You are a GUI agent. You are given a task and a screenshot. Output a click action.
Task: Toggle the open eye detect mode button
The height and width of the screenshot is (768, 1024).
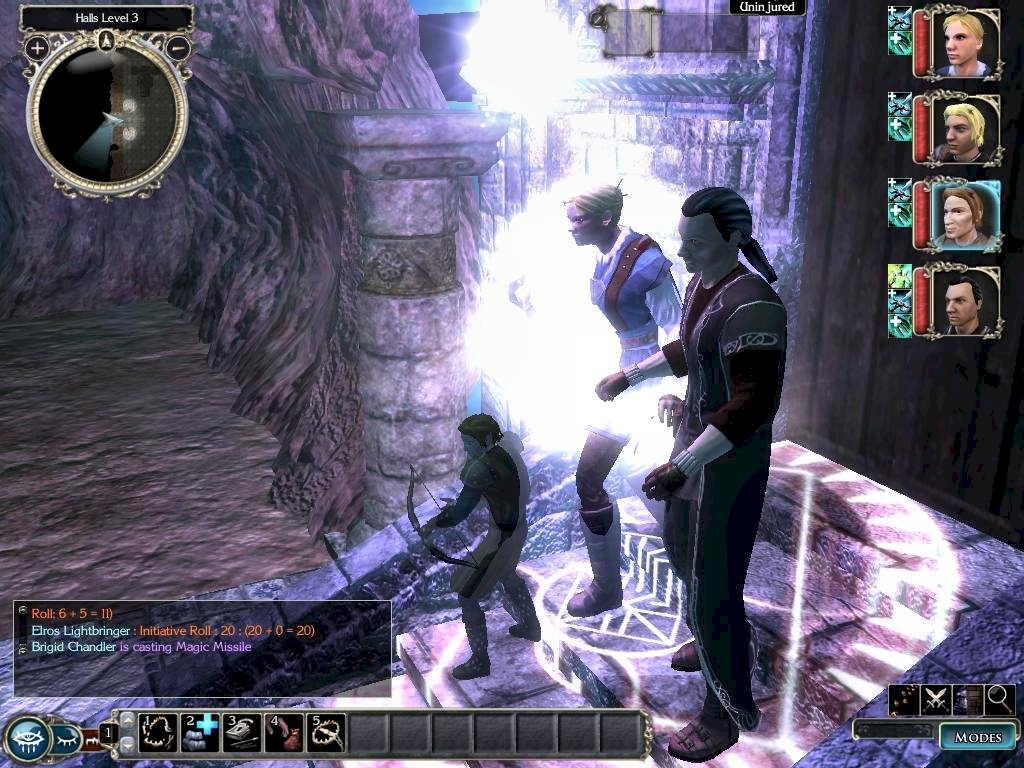[x=25, y=739]
